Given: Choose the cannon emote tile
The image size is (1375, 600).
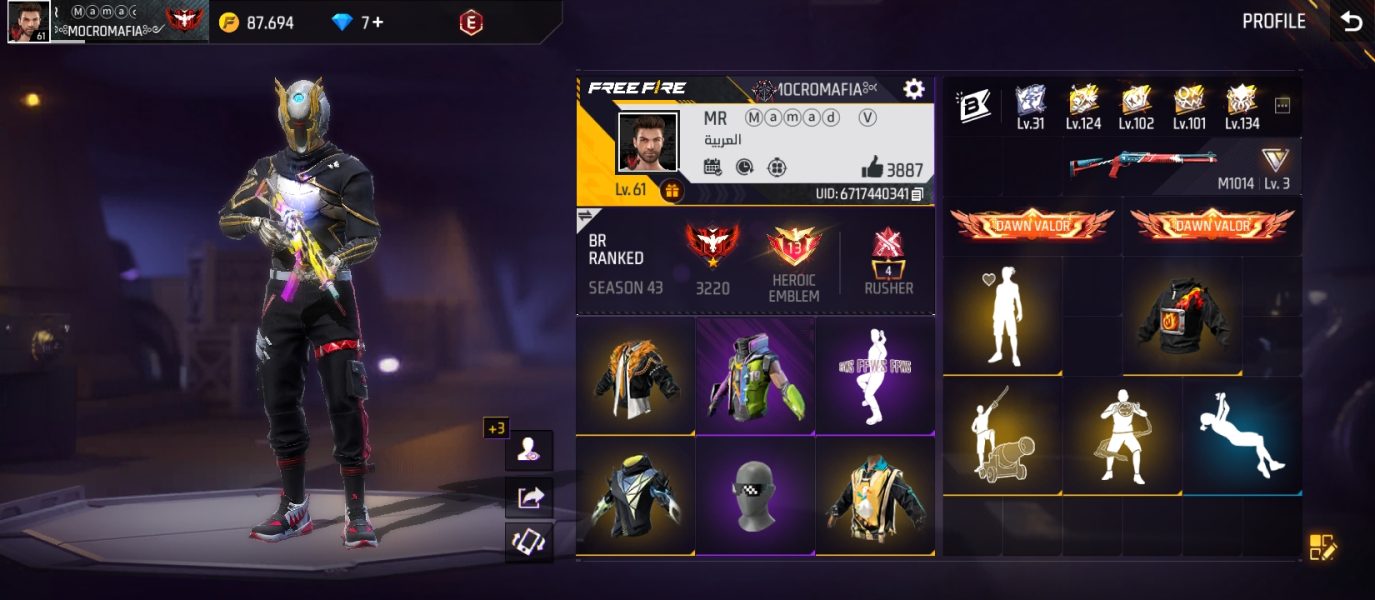Looking at the screenshot, I should 1002,436.
